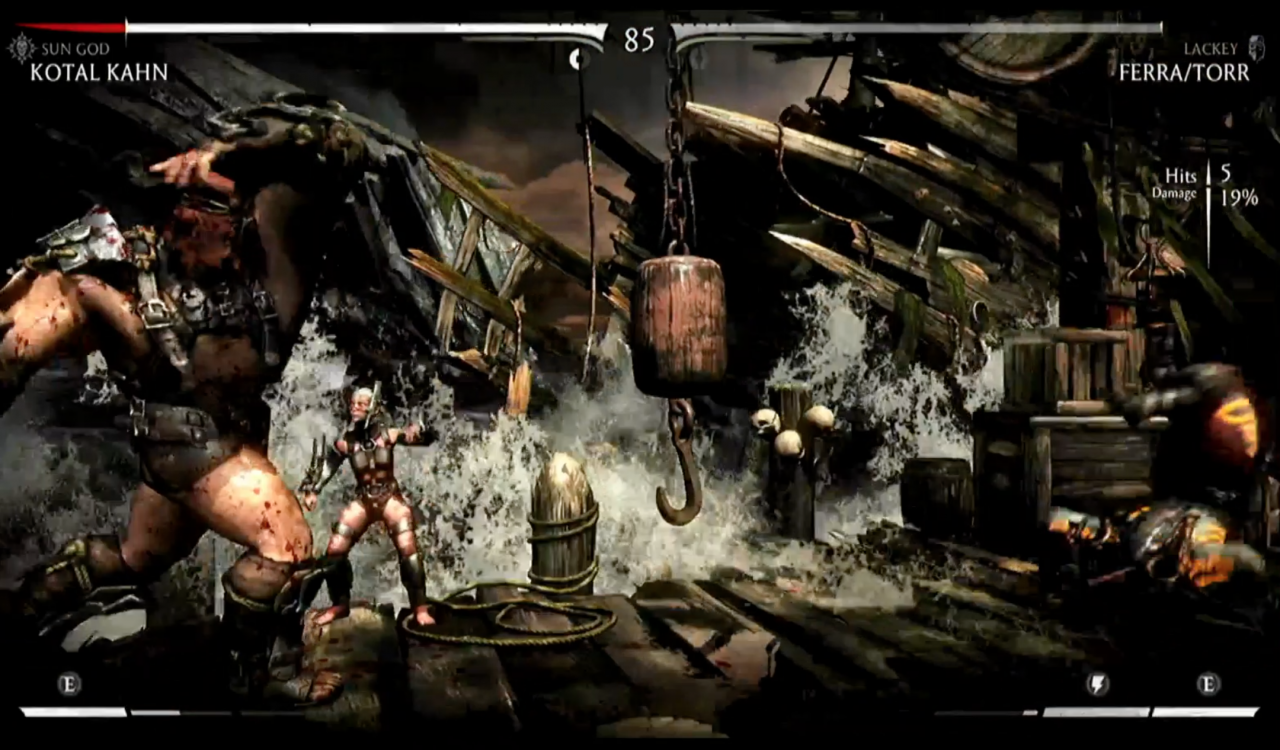The image size is (1280, 750).
Task: Click the skull pile on the wooden post
Action: 790,425
